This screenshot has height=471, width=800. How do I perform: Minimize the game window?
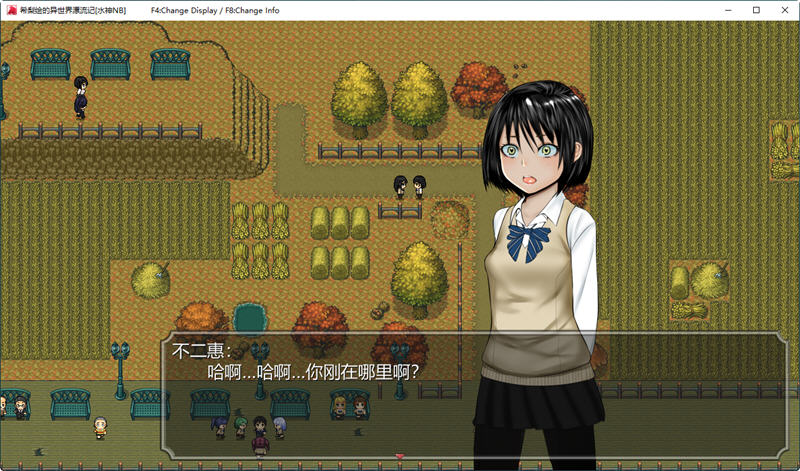point(684,9)
